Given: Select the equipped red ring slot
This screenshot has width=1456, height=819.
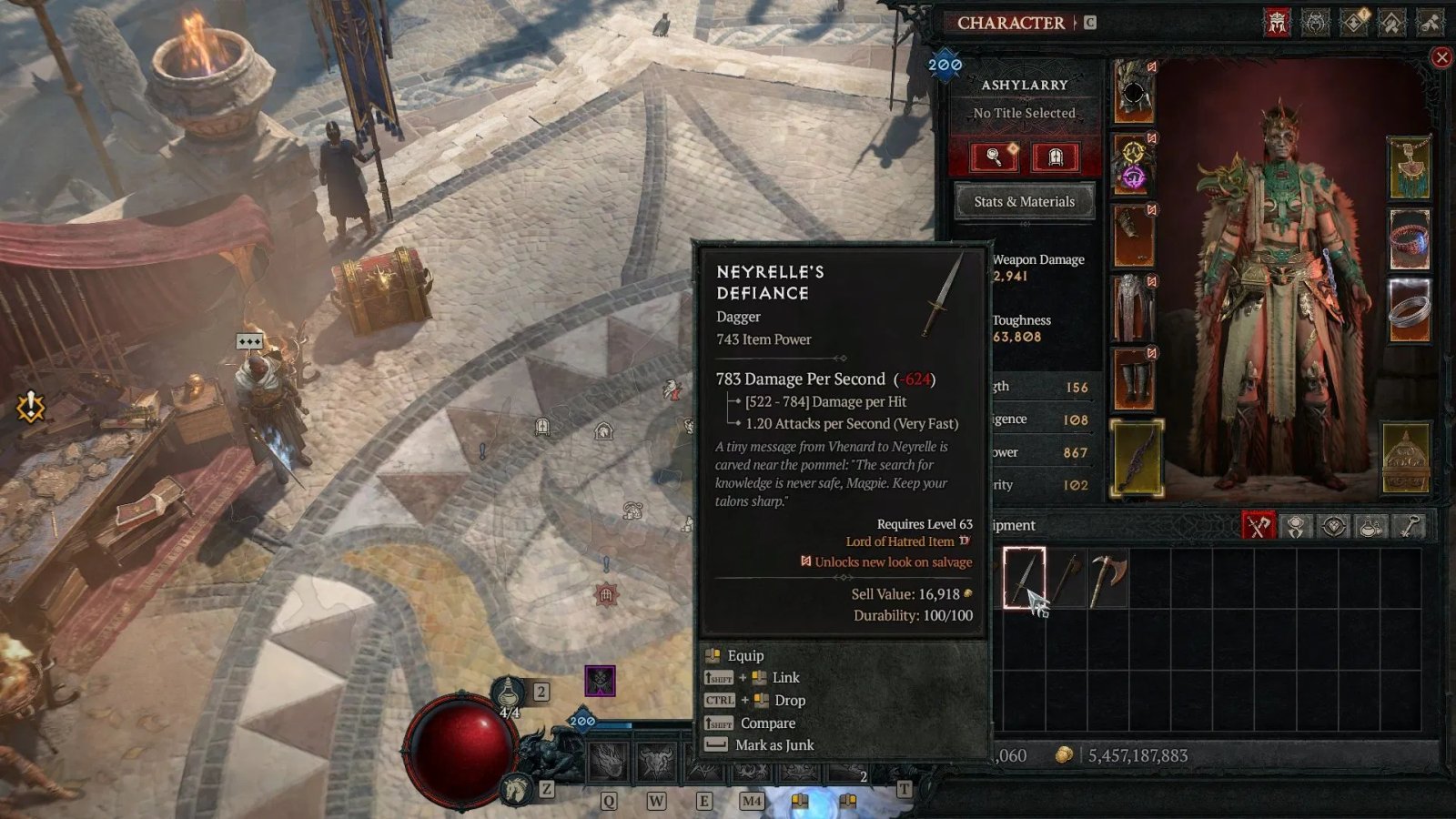Looking at the screenshot, I should click(1409, 239).
